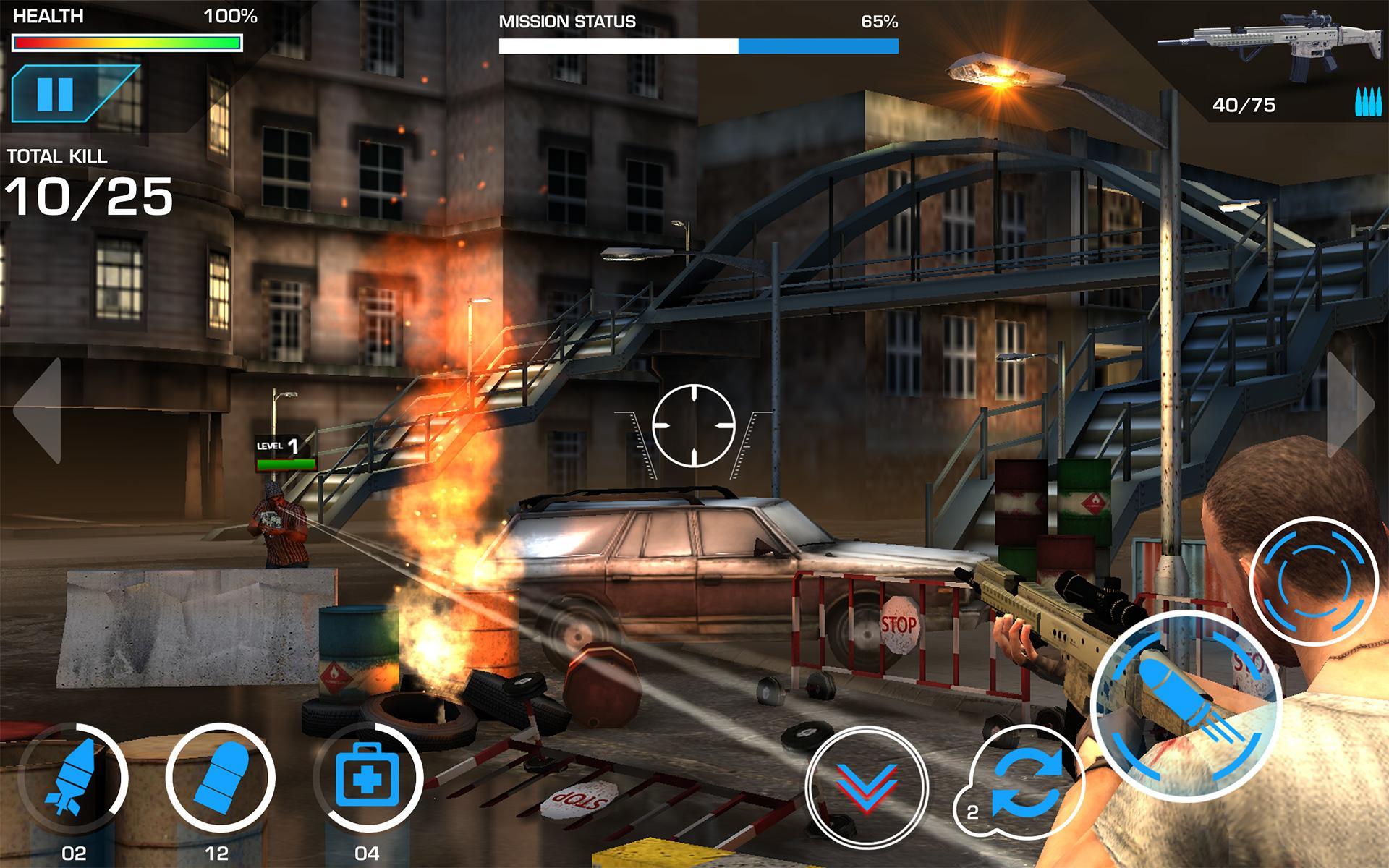Launch a rocket from the missile slot

[x=73, y=778]
